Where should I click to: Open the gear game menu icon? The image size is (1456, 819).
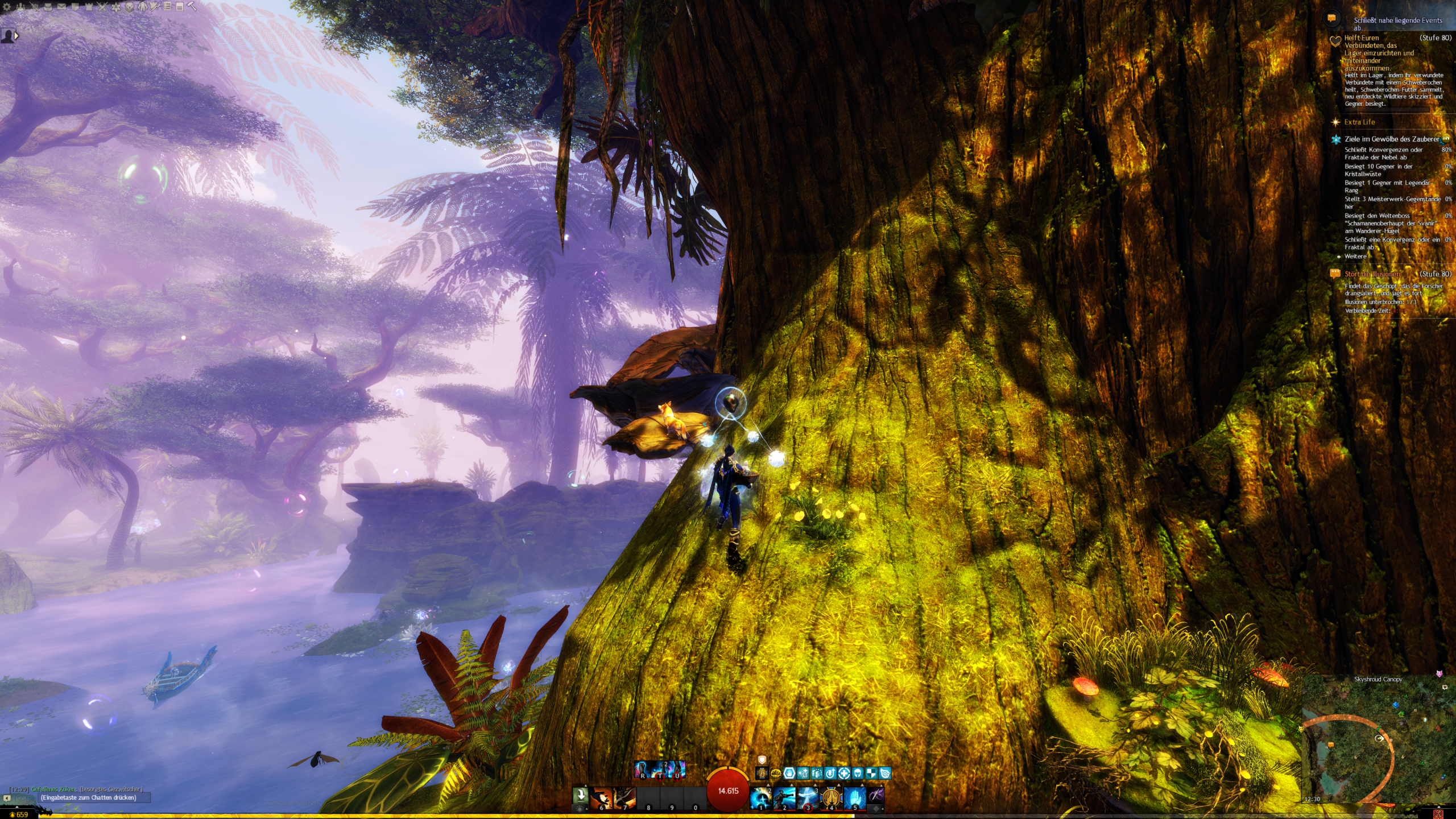click(7, 7)
